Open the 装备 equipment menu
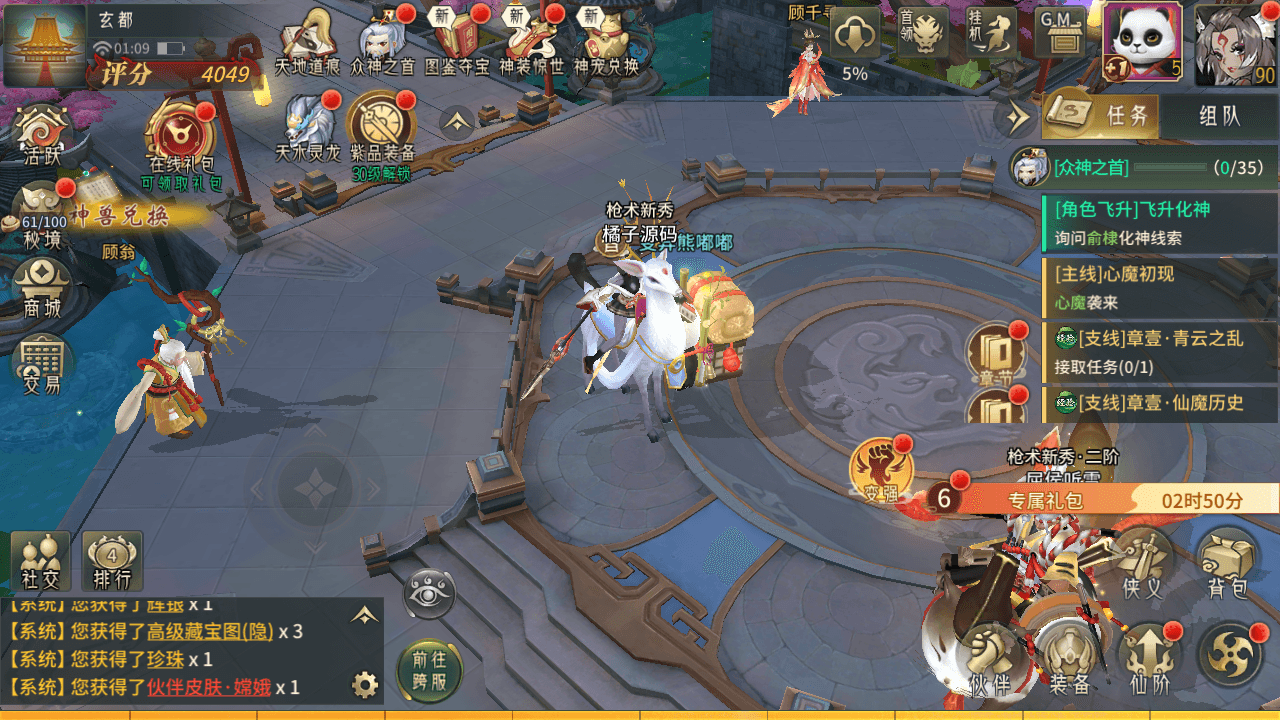This screenshot has width=1280, height=720. 1069,660
